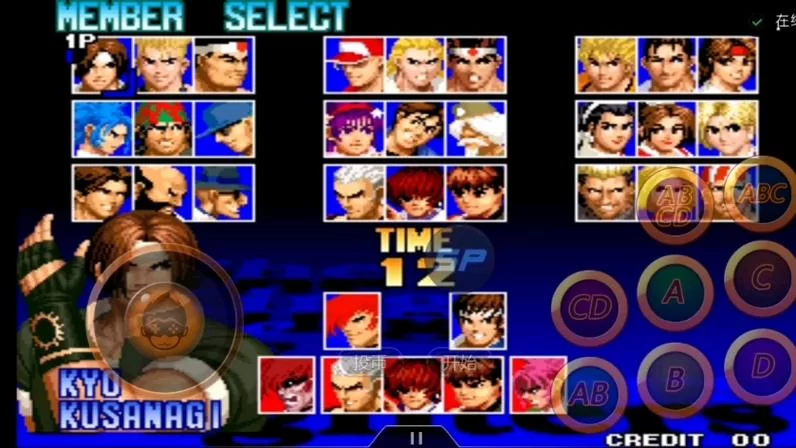Tap the B attack touch button
This screenshot has height=448, width=796.
[675, 380]
